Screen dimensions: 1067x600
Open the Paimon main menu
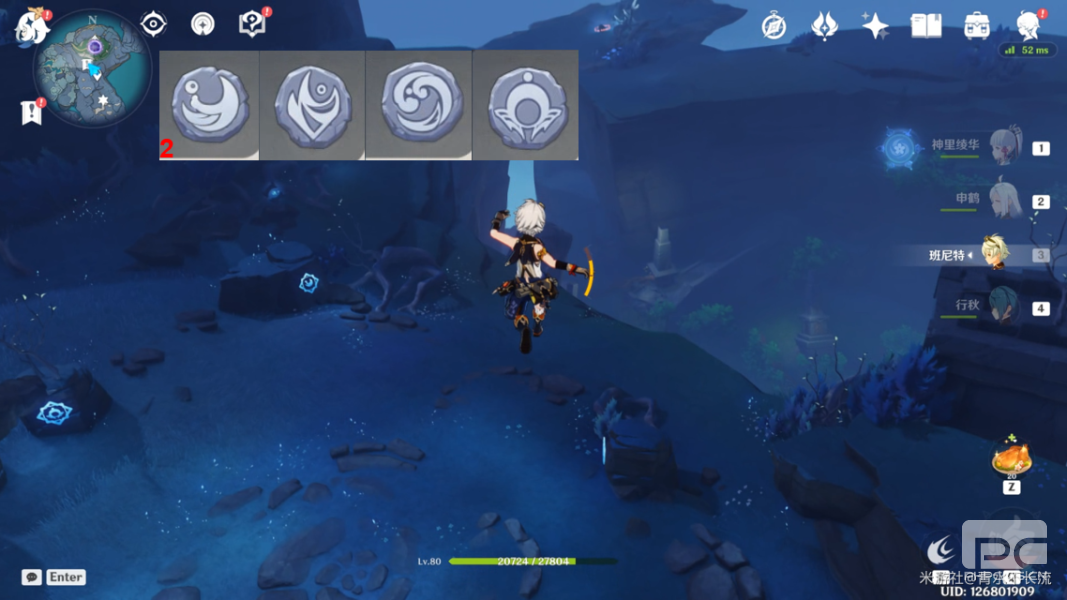pyautogui.click(x=31, y=27)
